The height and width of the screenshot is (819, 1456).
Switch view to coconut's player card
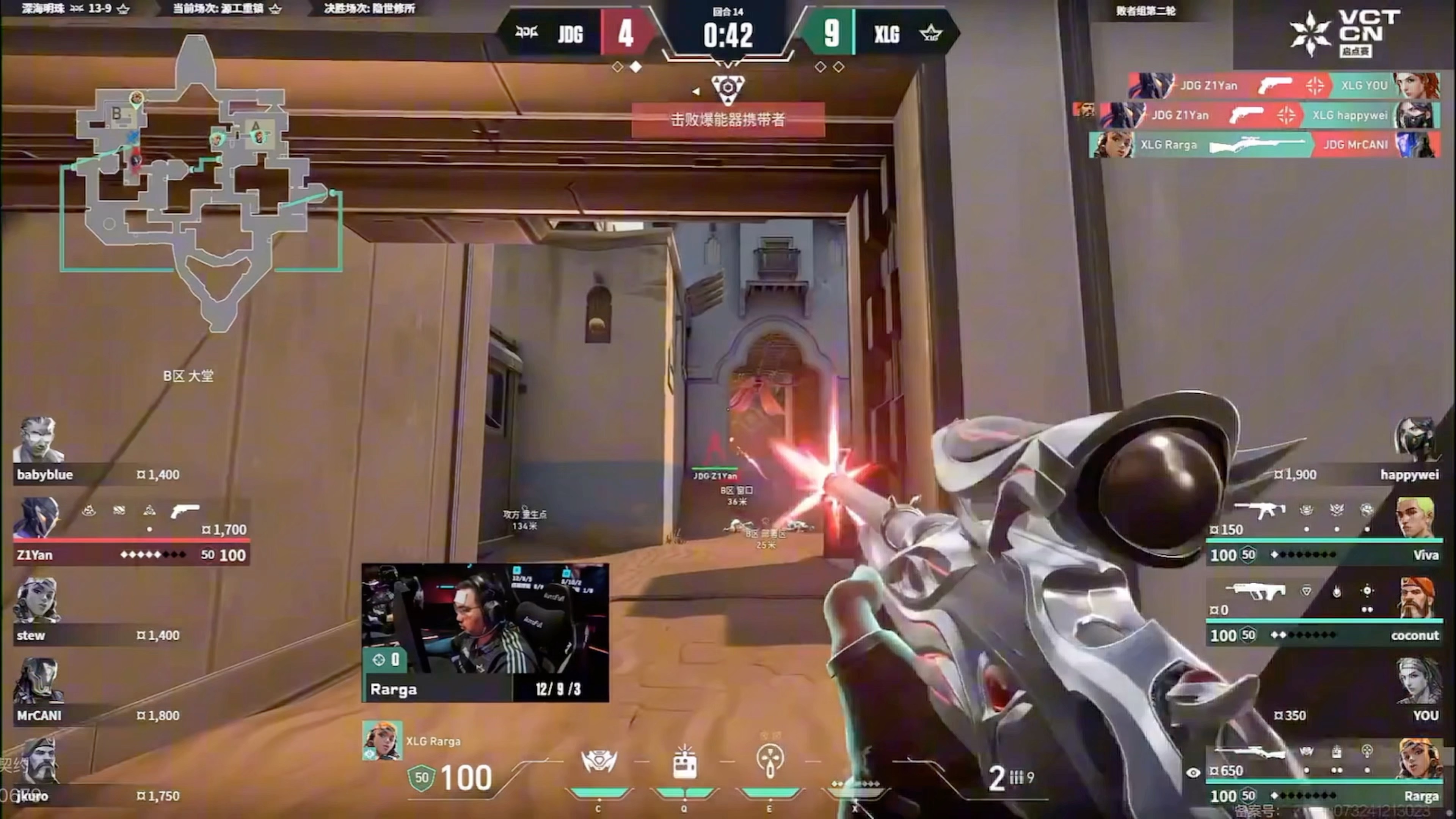tap(1323, 613)
